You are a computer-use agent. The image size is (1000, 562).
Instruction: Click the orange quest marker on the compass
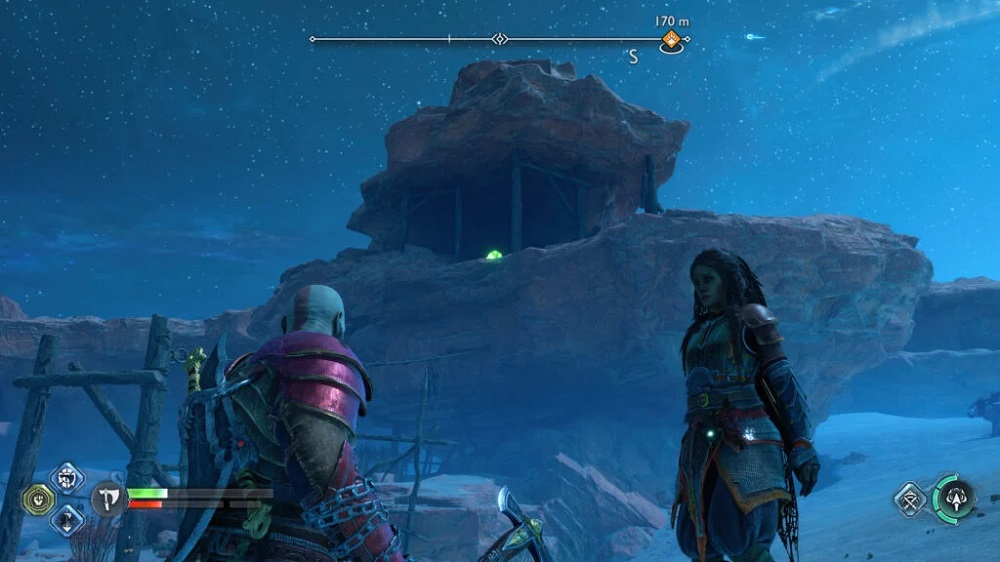click(671, 40)
